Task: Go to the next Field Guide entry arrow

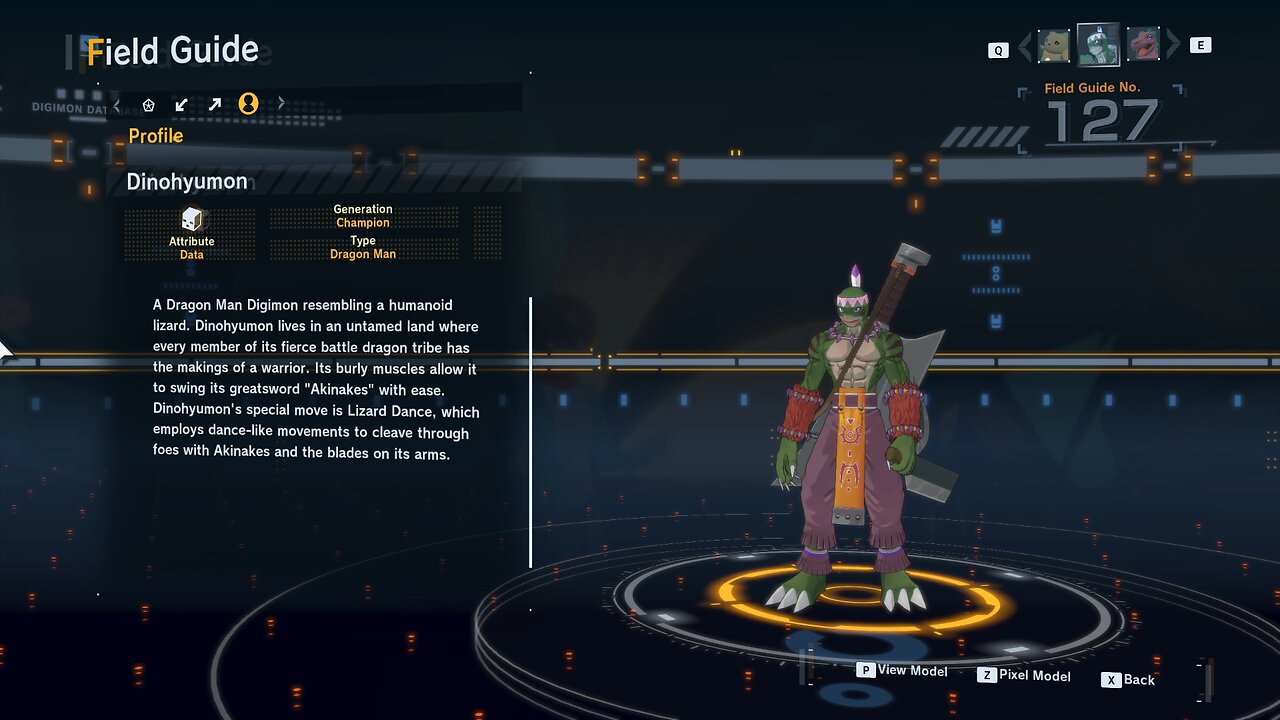Action: (x=1174, y=45)
